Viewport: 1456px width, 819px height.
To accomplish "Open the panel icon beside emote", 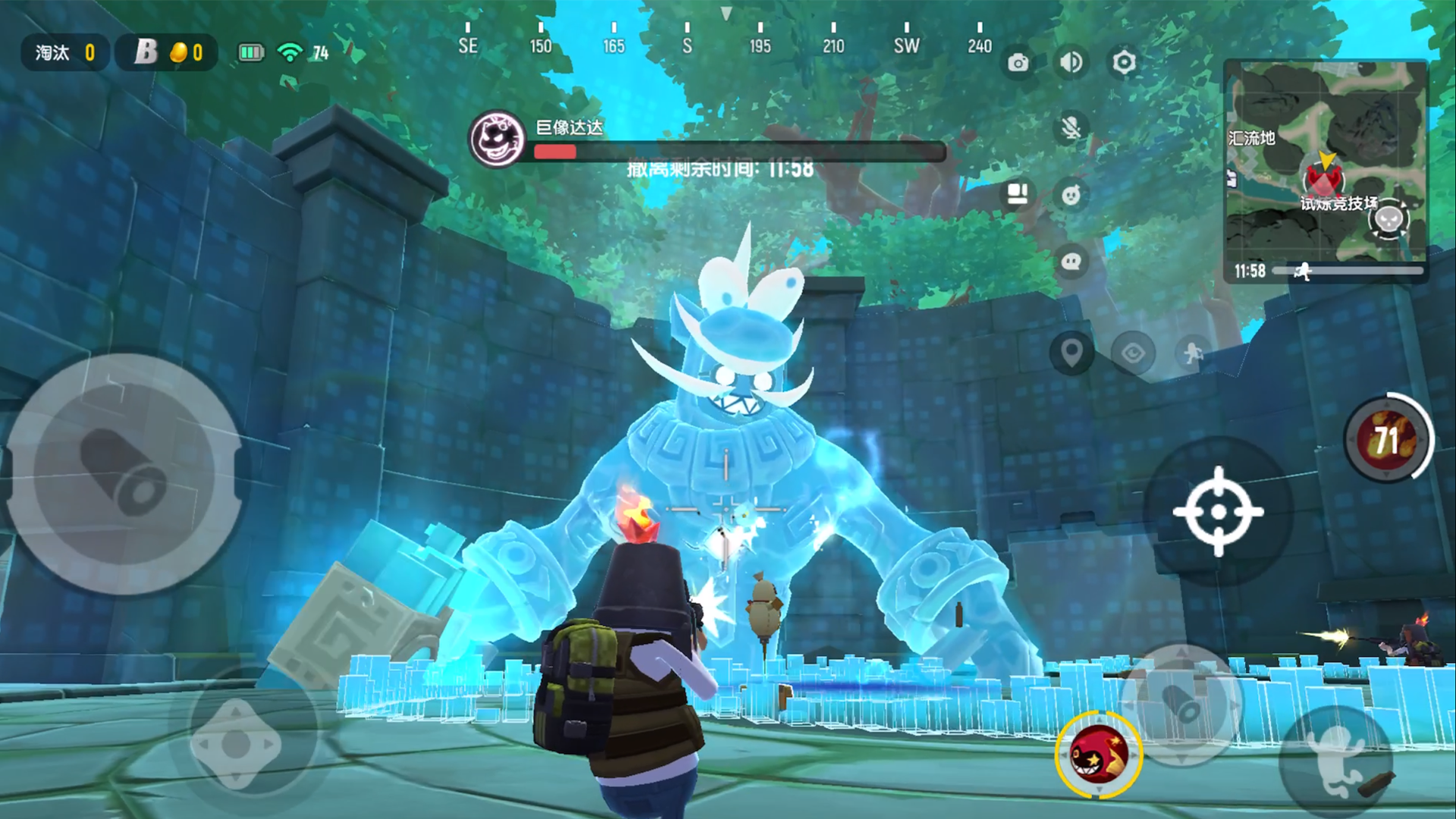I will (x=1017, y=195).
